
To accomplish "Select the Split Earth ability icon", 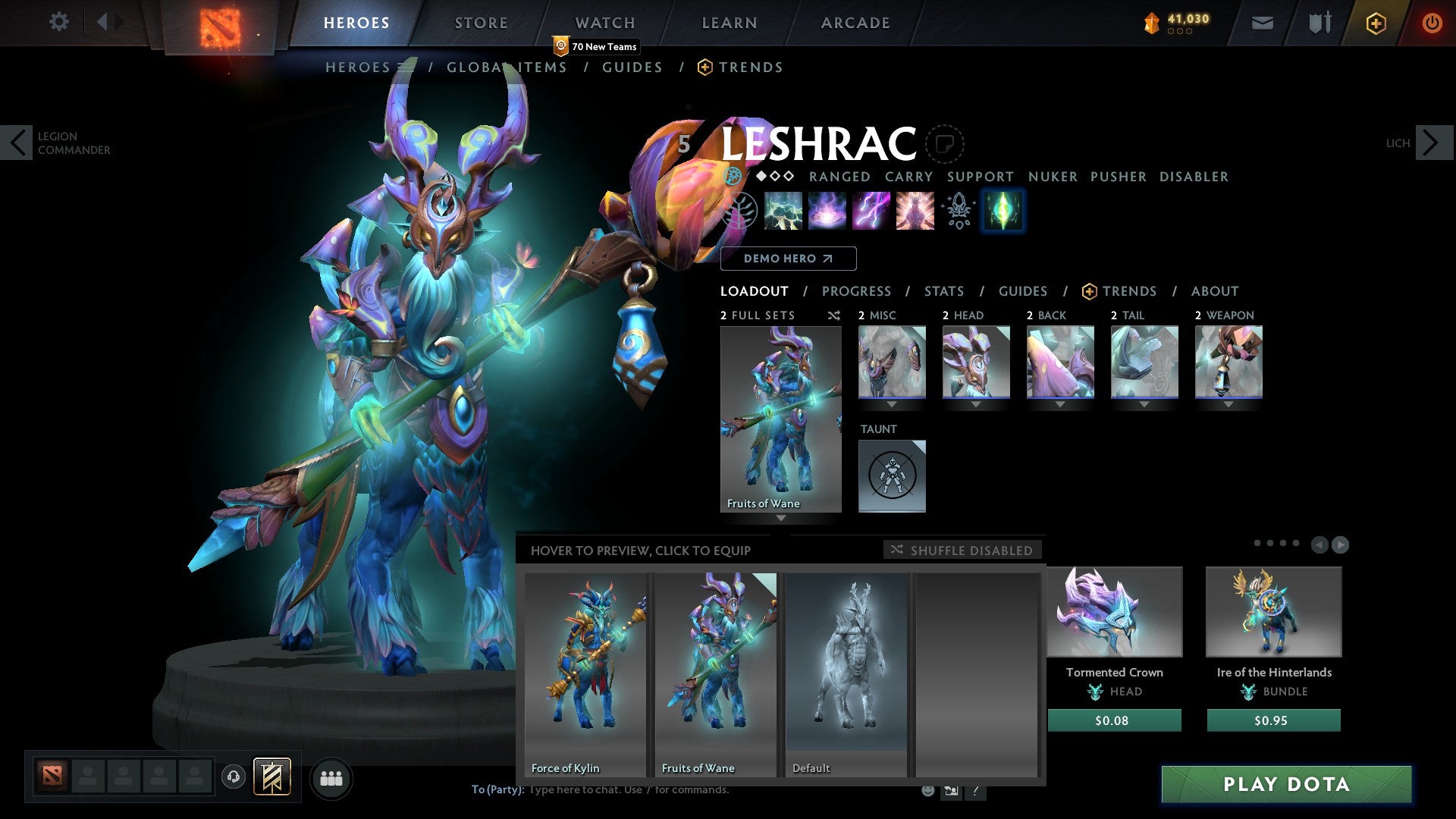I will pyautogui.click(x=783, y=211).
